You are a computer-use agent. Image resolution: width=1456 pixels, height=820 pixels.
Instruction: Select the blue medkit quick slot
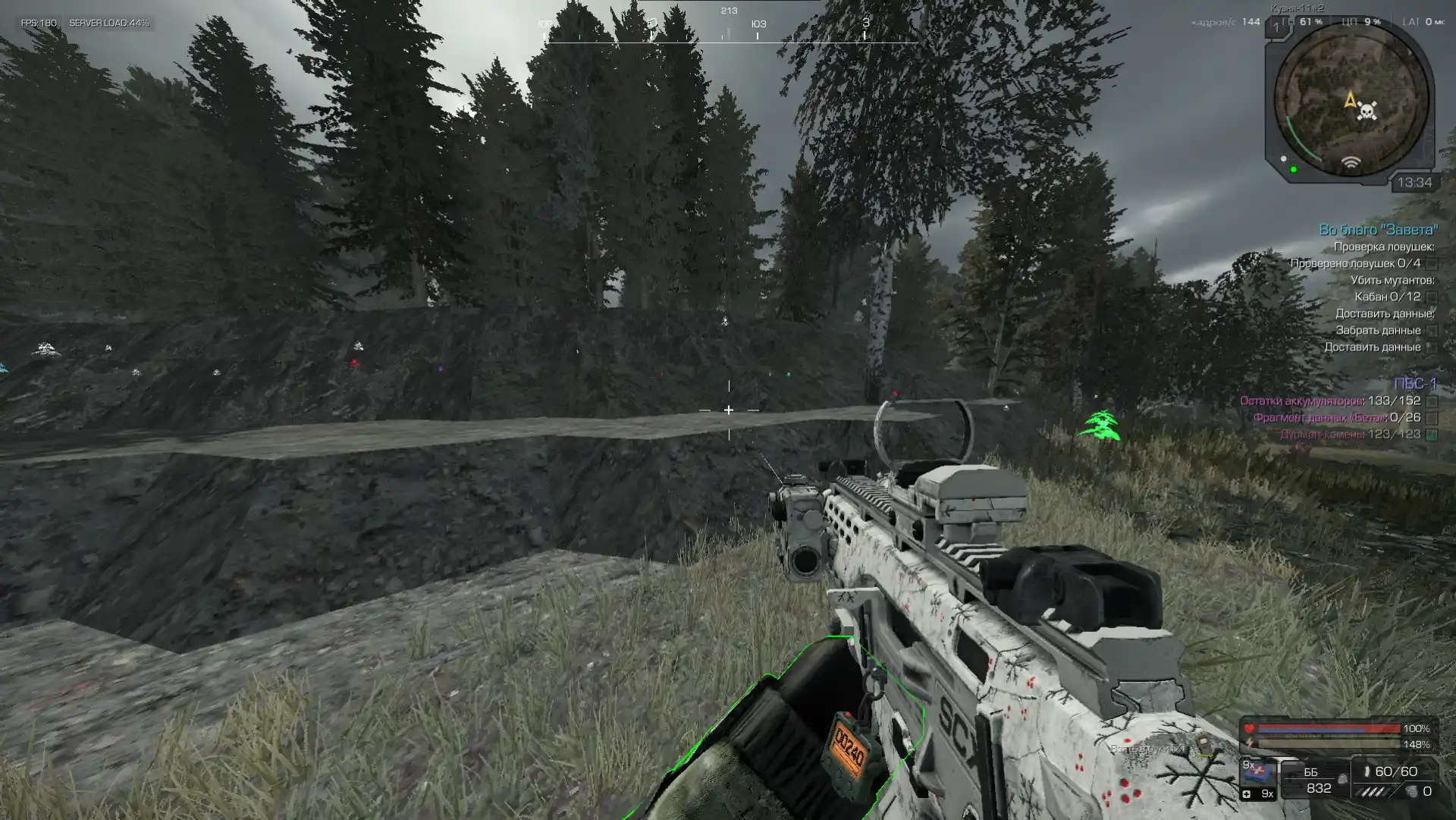[1258, 774]
